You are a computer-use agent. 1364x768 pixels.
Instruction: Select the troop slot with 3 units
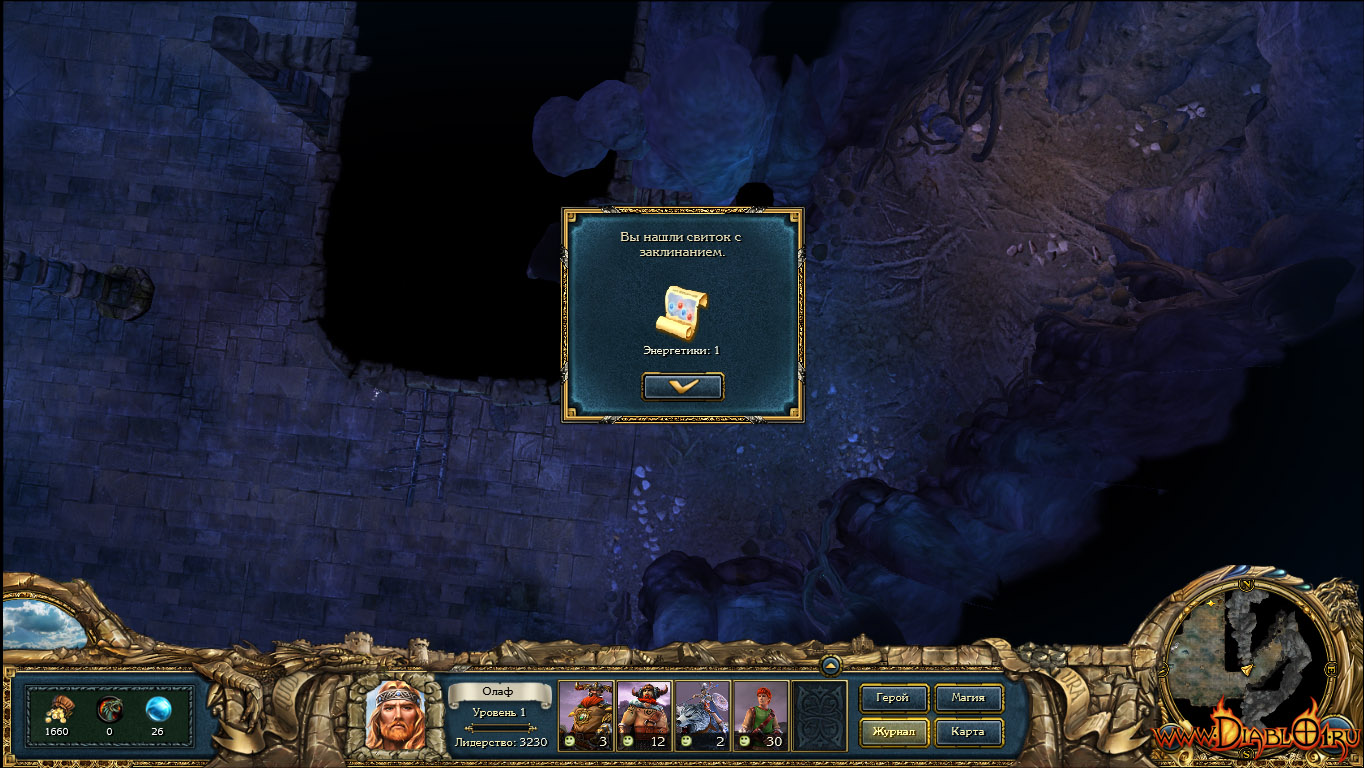(585, 715)
